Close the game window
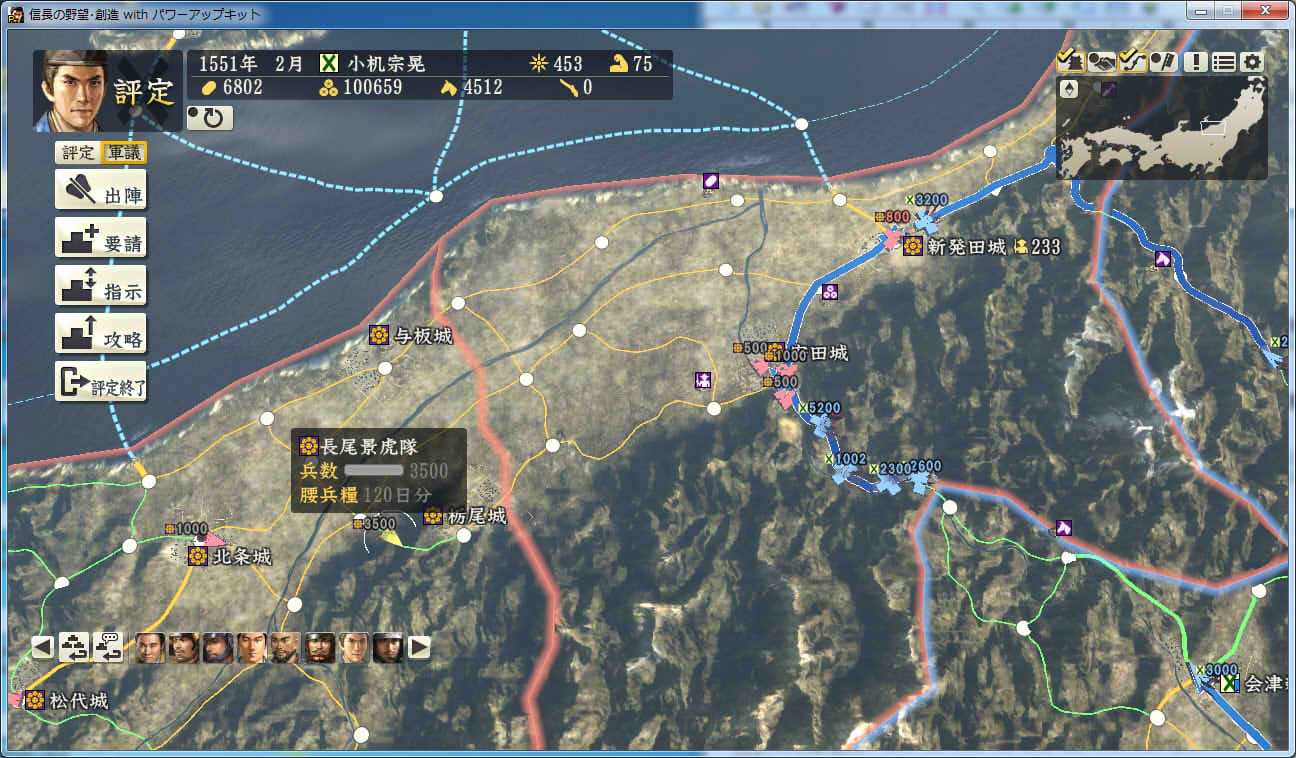 [1265, 12]
